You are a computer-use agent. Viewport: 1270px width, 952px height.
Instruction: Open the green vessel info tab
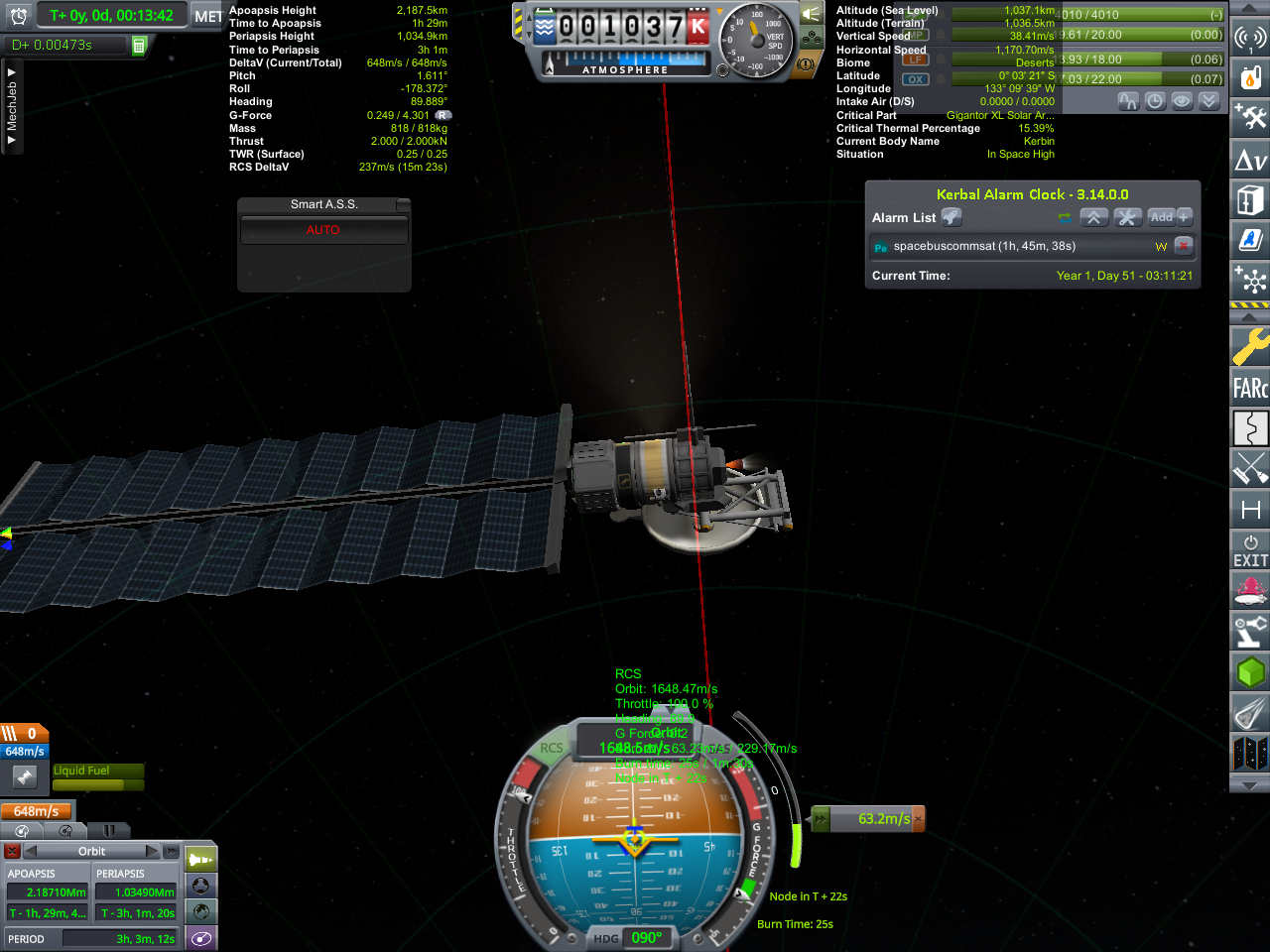pyautogui.click(x=201, y=859)
